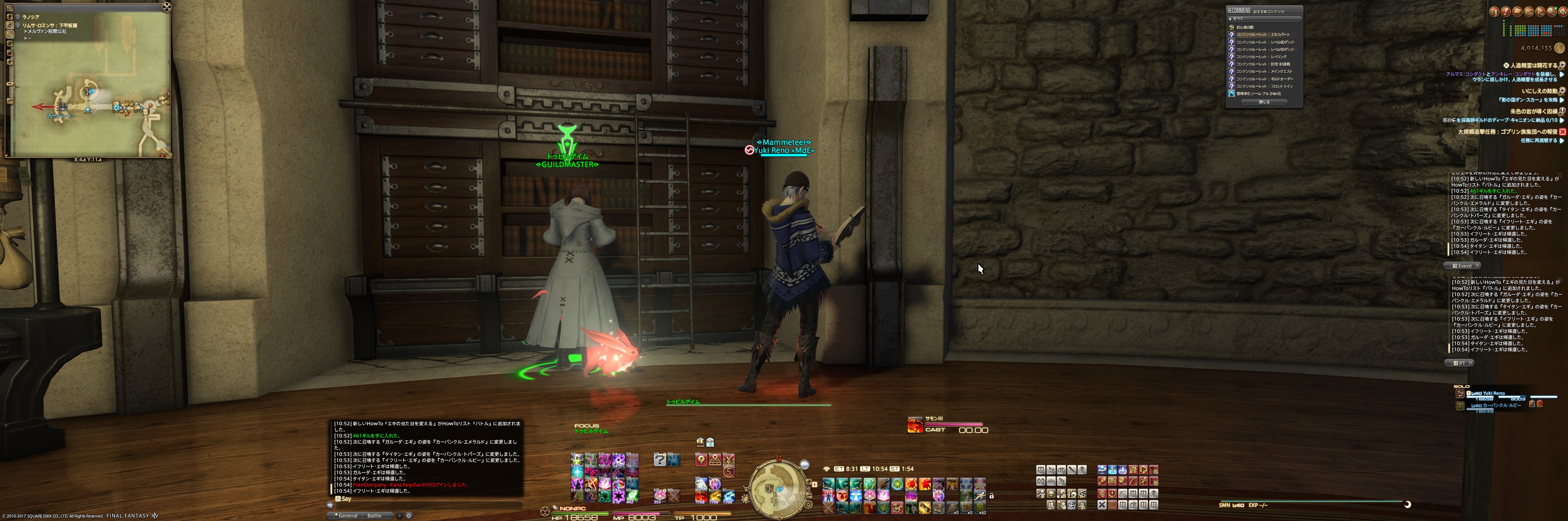Close the Event chat window tab
Image resolution: width=1568 pixels, height=521 pixels.
(1477, 266)
